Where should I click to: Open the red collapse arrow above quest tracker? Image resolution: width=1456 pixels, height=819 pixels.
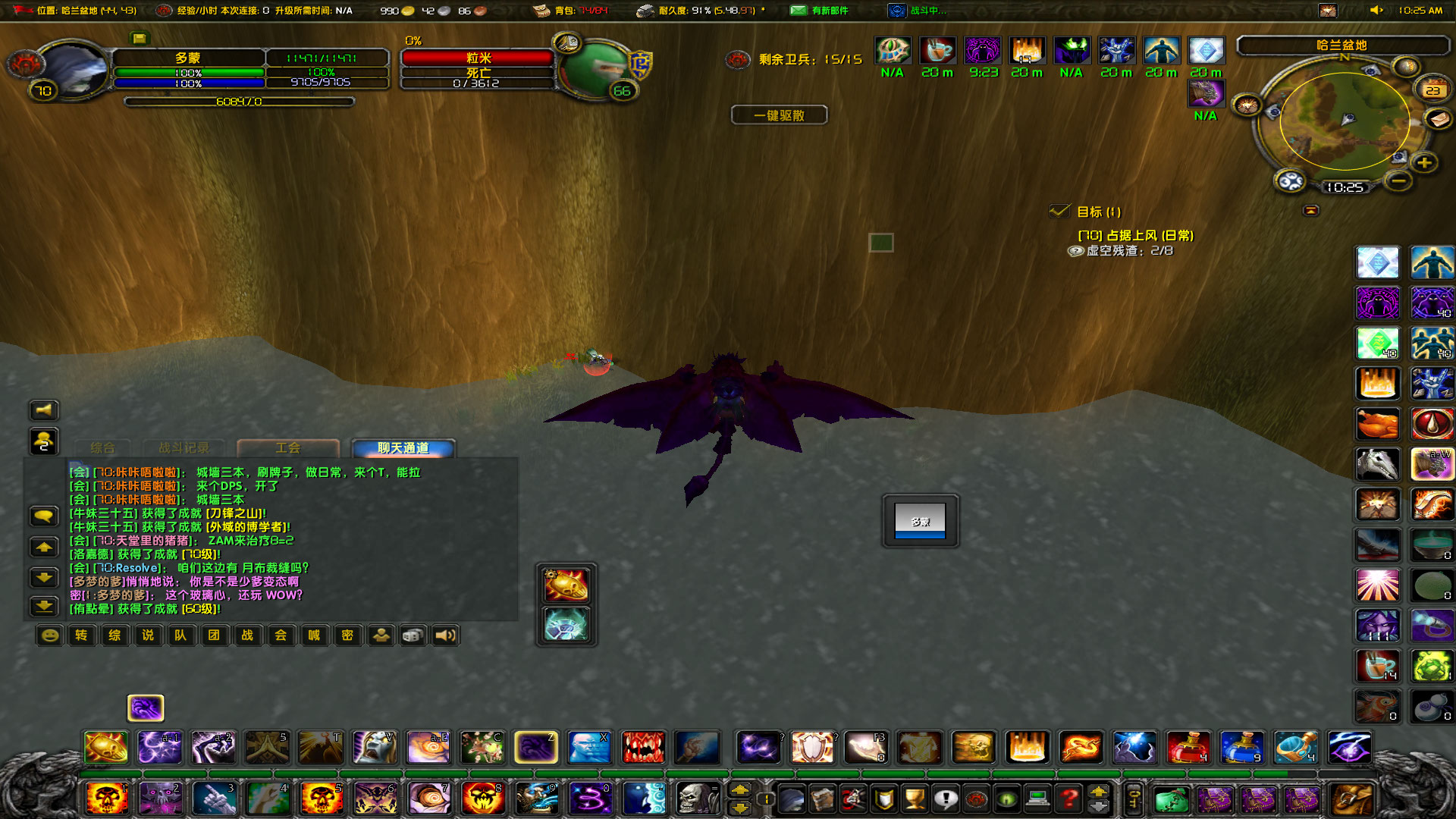[x=1310, y=210]
